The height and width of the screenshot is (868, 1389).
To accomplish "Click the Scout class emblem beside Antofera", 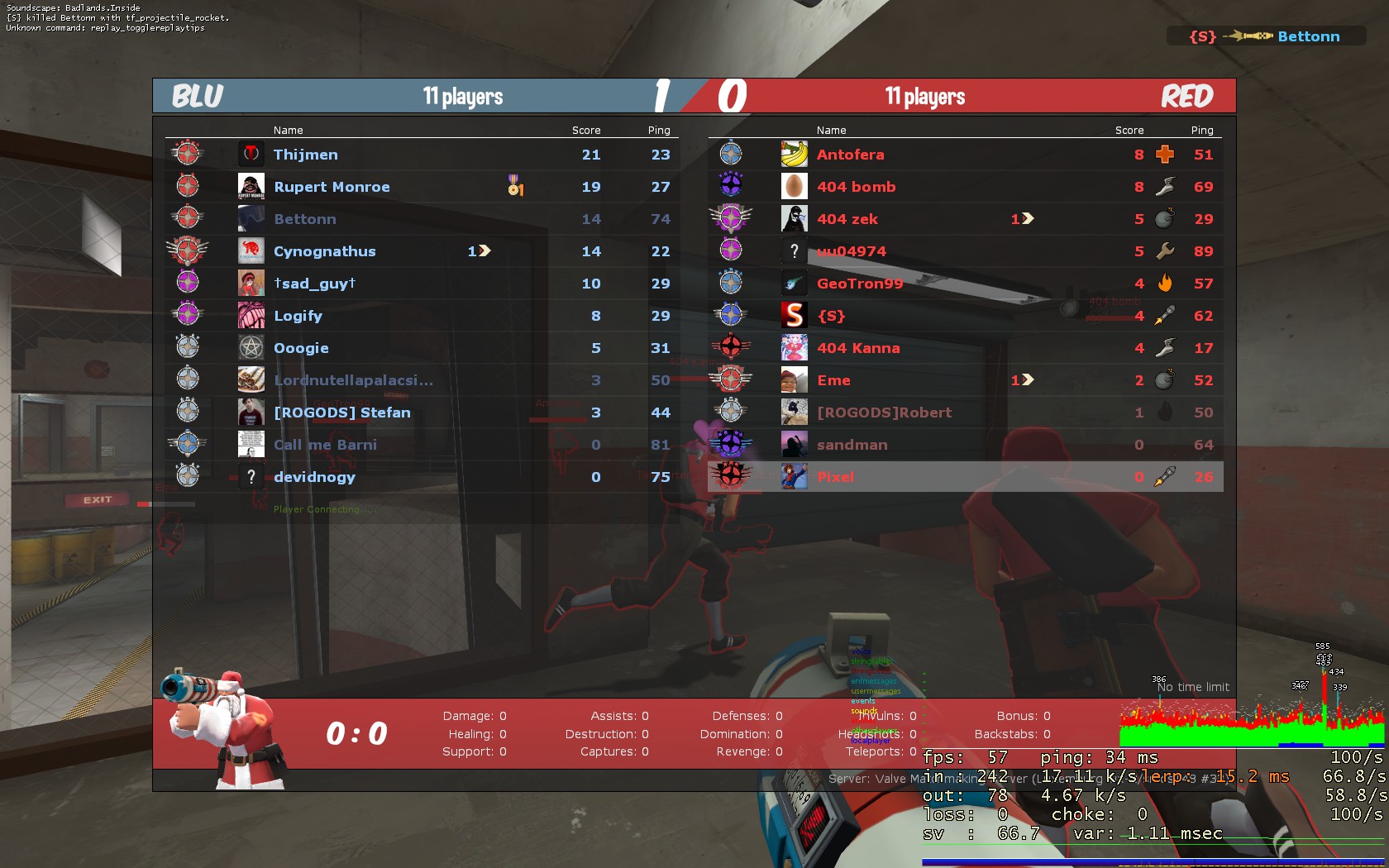I will coord(732,154).
